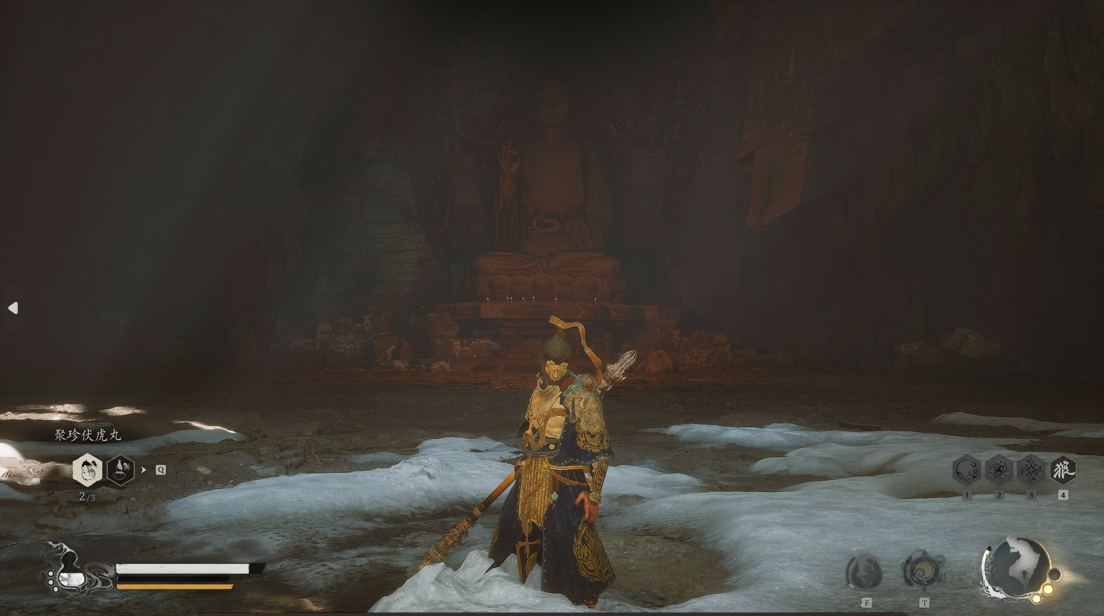Activate the egg-shaped spirit skill icon
Image resolution: width=1104 pixels, height=616 pixels.
coord(864,572)
